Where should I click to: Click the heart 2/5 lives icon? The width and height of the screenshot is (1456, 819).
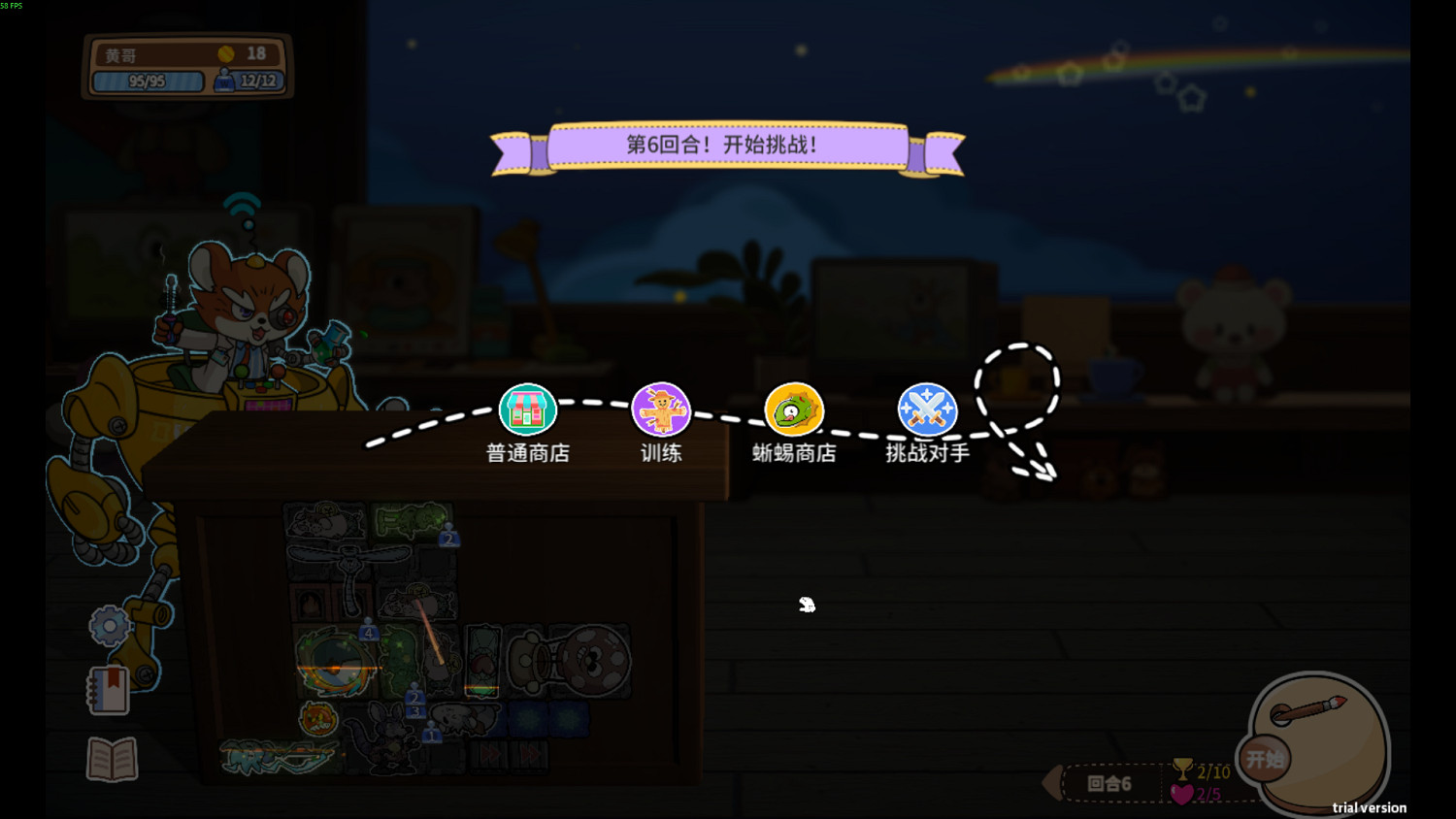coord(1180,794)
